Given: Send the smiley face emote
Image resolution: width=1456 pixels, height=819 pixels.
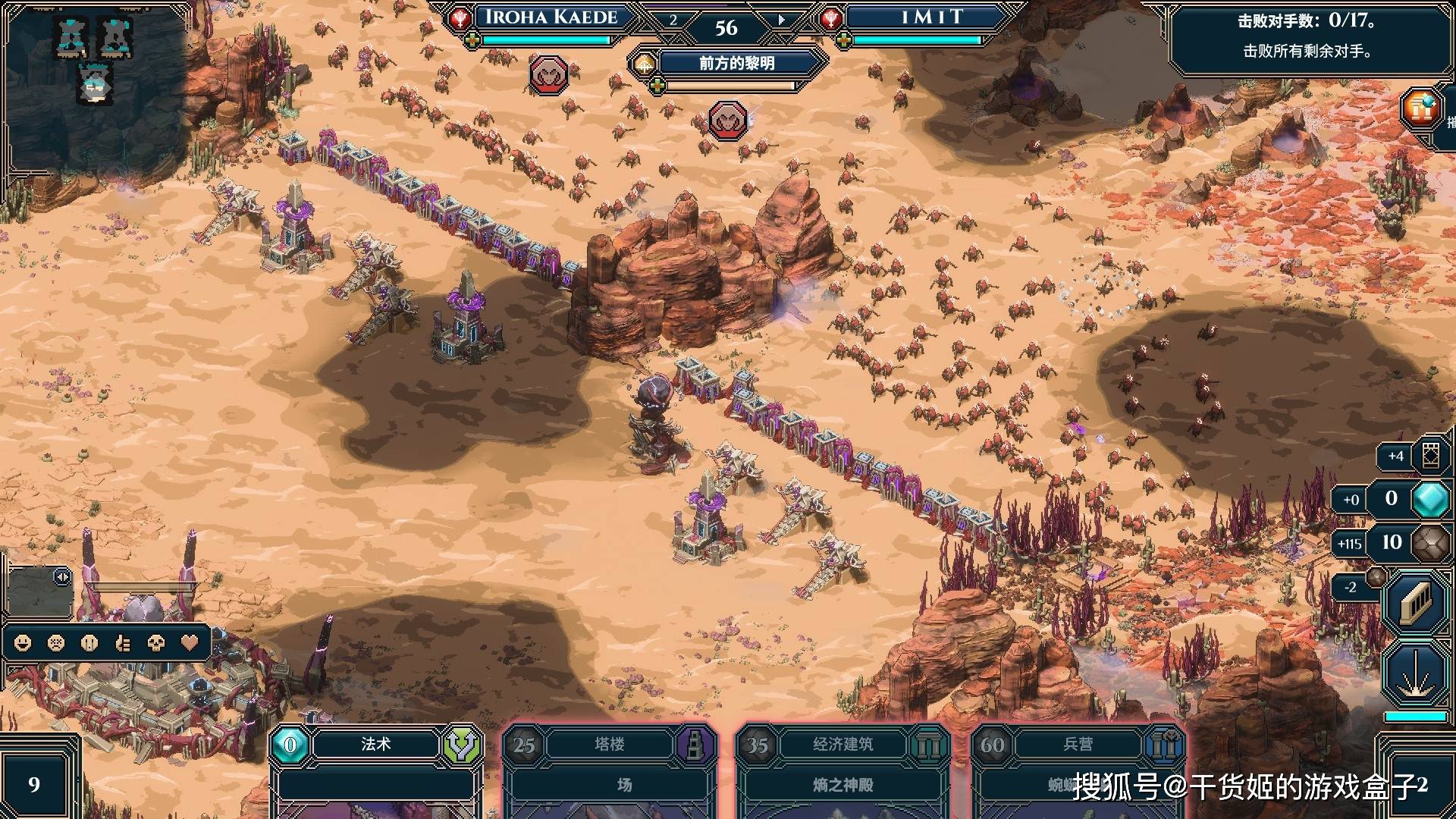Looking at the screenshot, I should pyautogui.click(x=23, y=643).
